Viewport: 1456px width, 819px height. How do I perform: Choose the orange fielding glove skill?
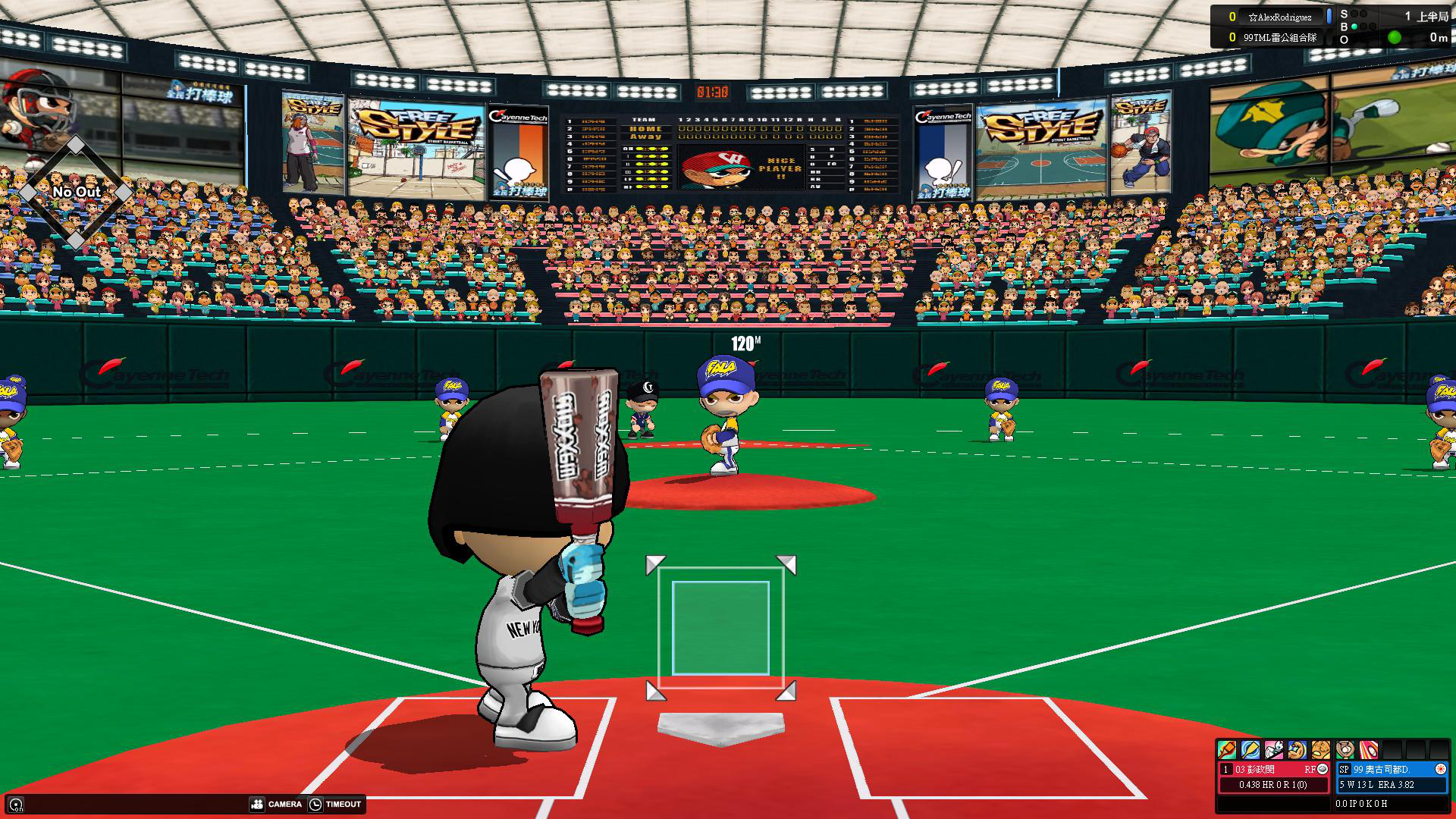click(1321, 750)
